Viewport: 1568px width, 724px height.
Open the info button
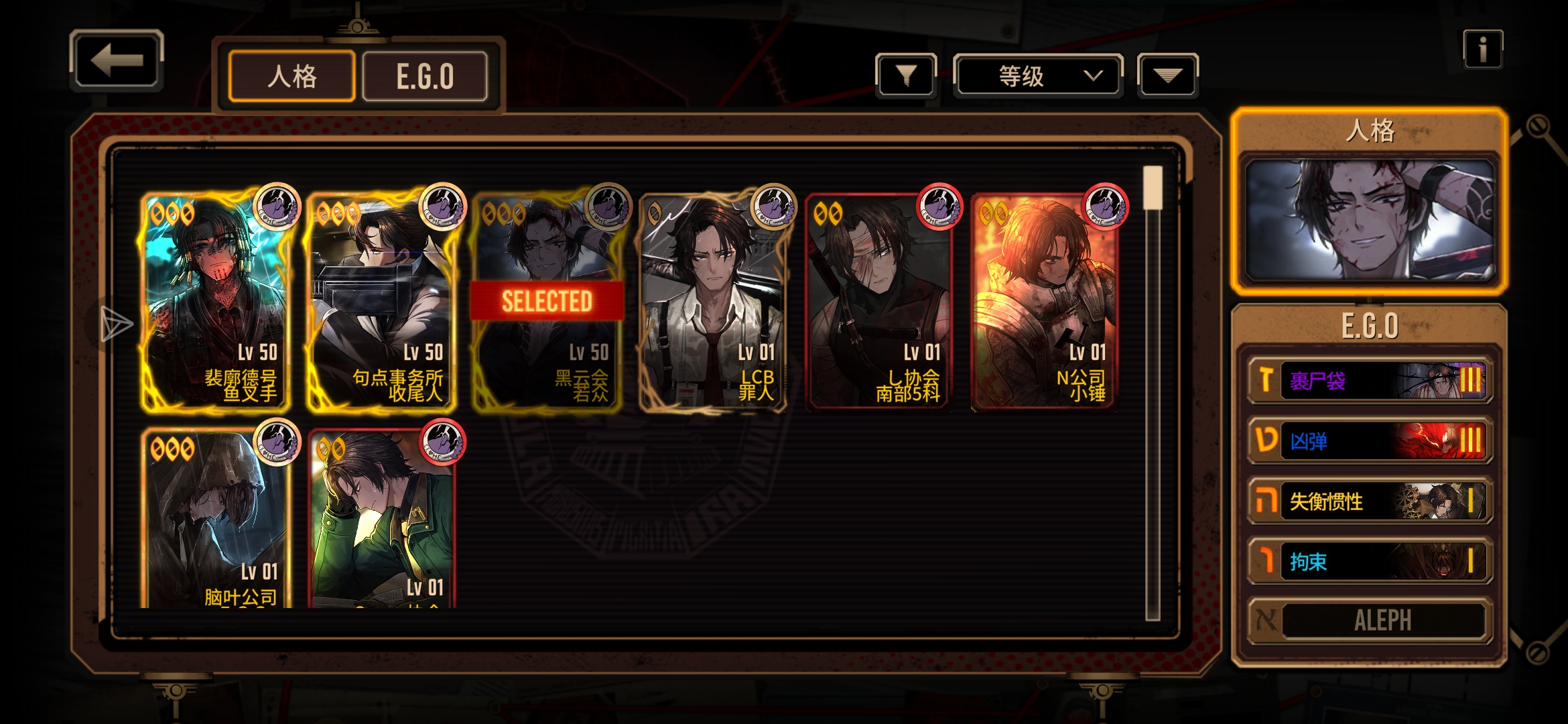pyautogui.click(x=1482, y=50)
